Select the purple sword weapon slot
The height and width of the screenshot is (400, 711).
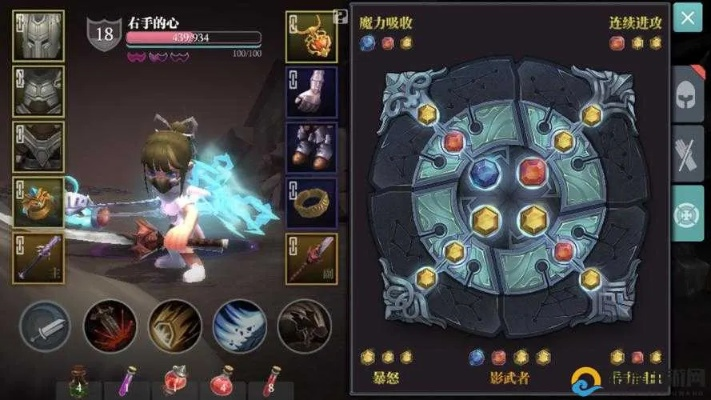tap(38, 258)
